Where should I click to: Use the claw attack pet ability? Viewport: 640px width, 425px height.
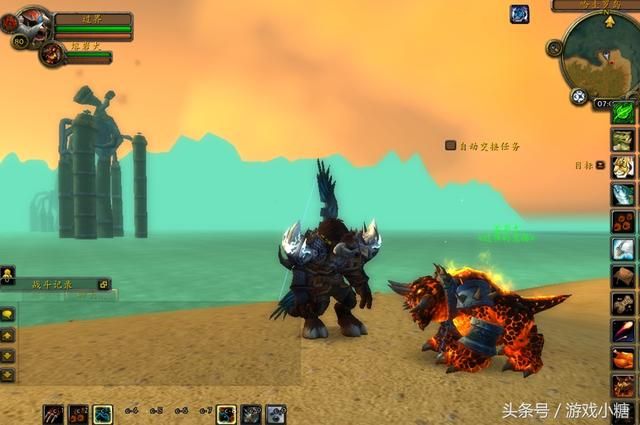pos(54,413)
